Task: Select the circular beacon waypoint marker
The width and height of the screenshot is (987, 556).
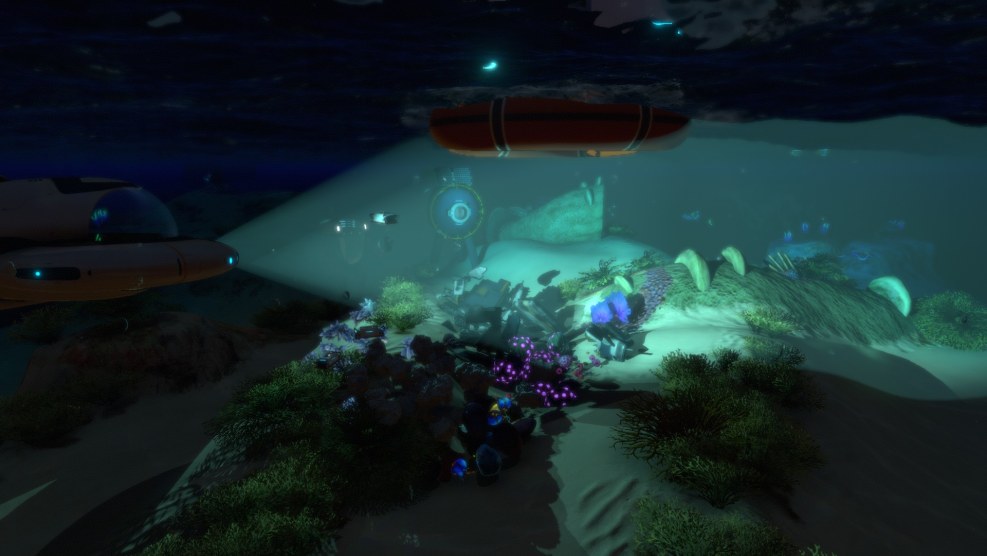Action: point(459,212)
